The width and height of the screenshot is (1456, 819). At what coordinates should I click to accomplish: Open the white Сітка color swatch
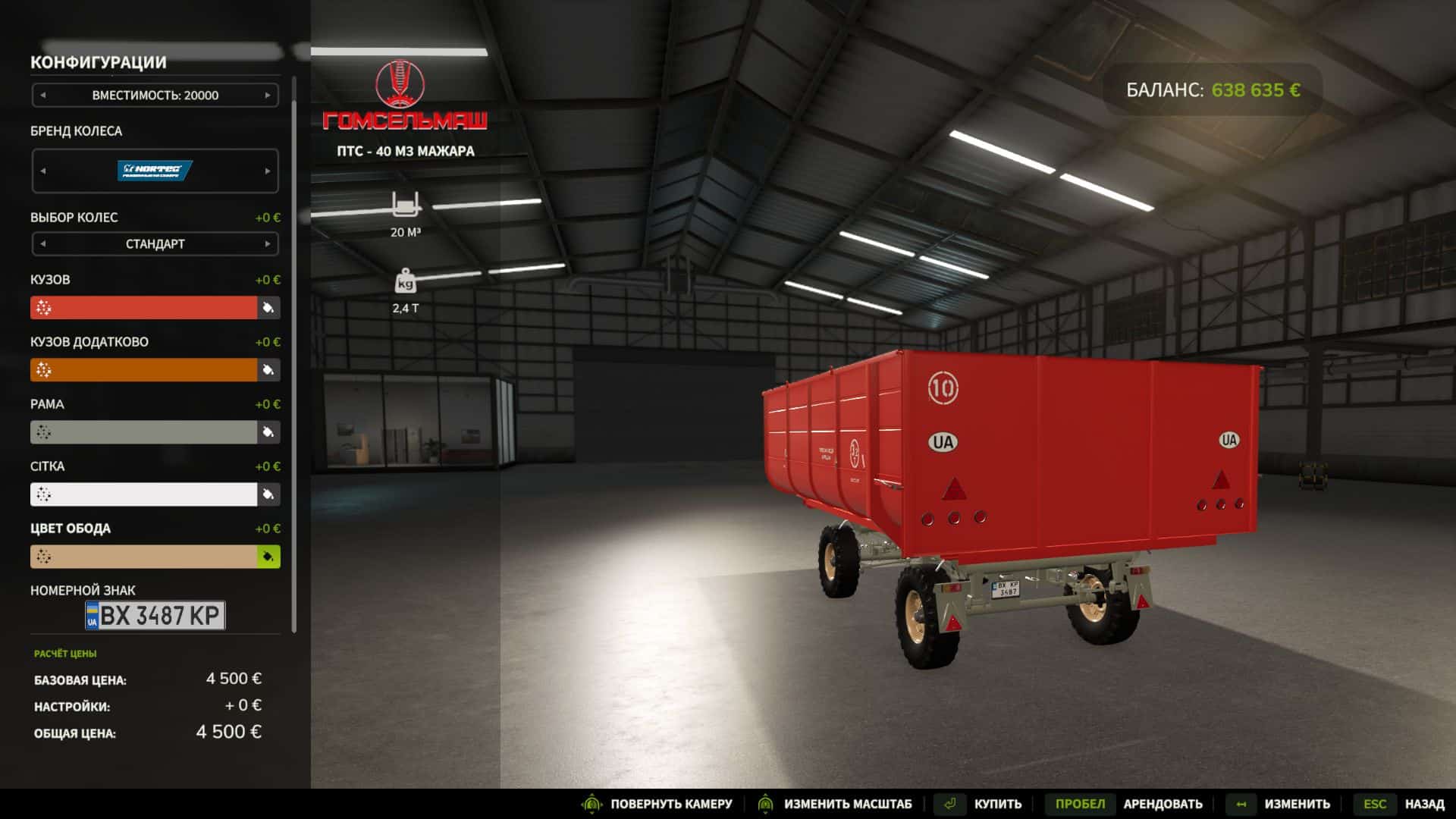point(144,494)
